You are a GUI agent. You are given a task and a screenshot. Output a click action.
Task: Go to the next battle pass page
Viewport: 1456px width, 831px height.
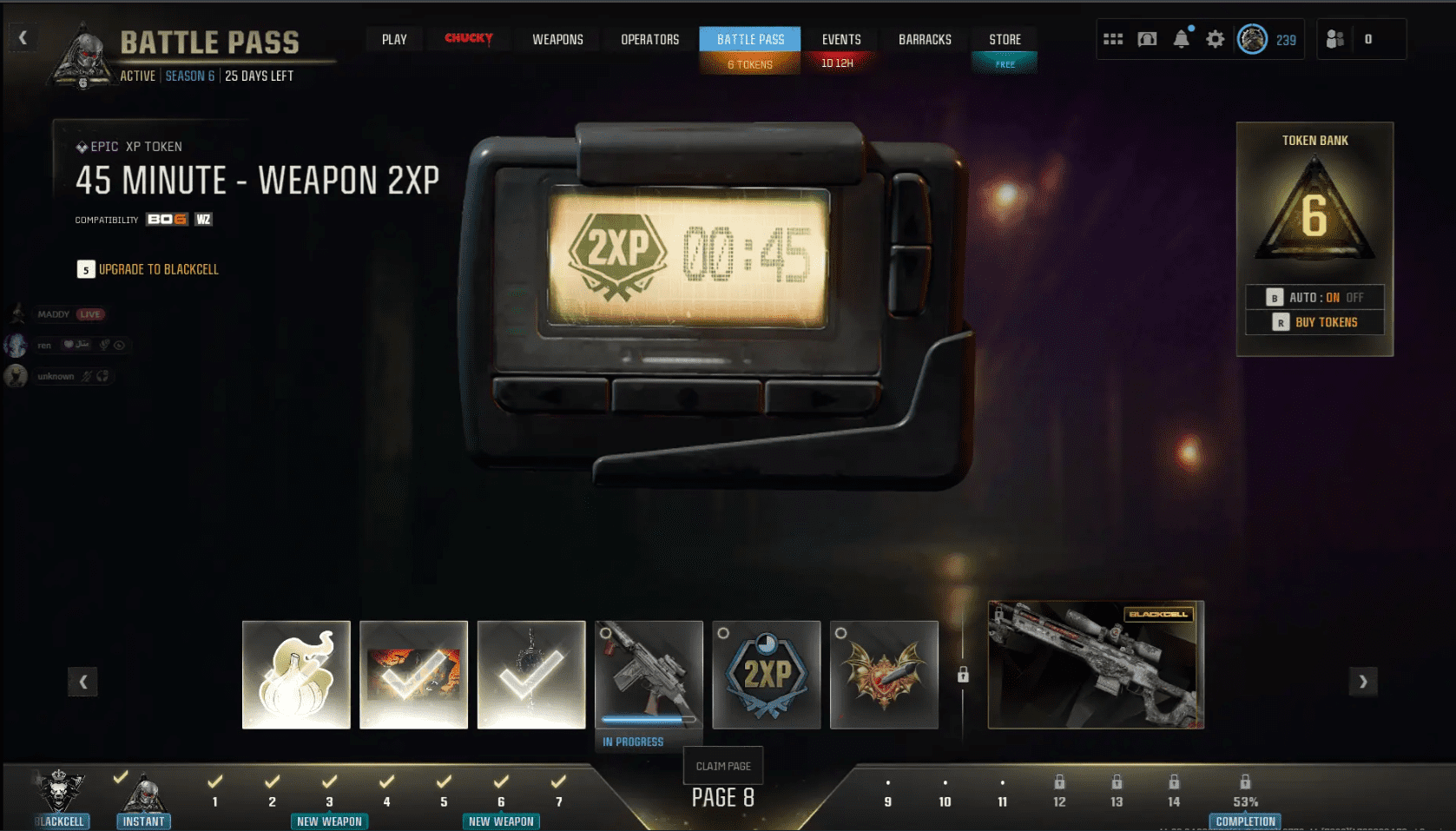1363,682
